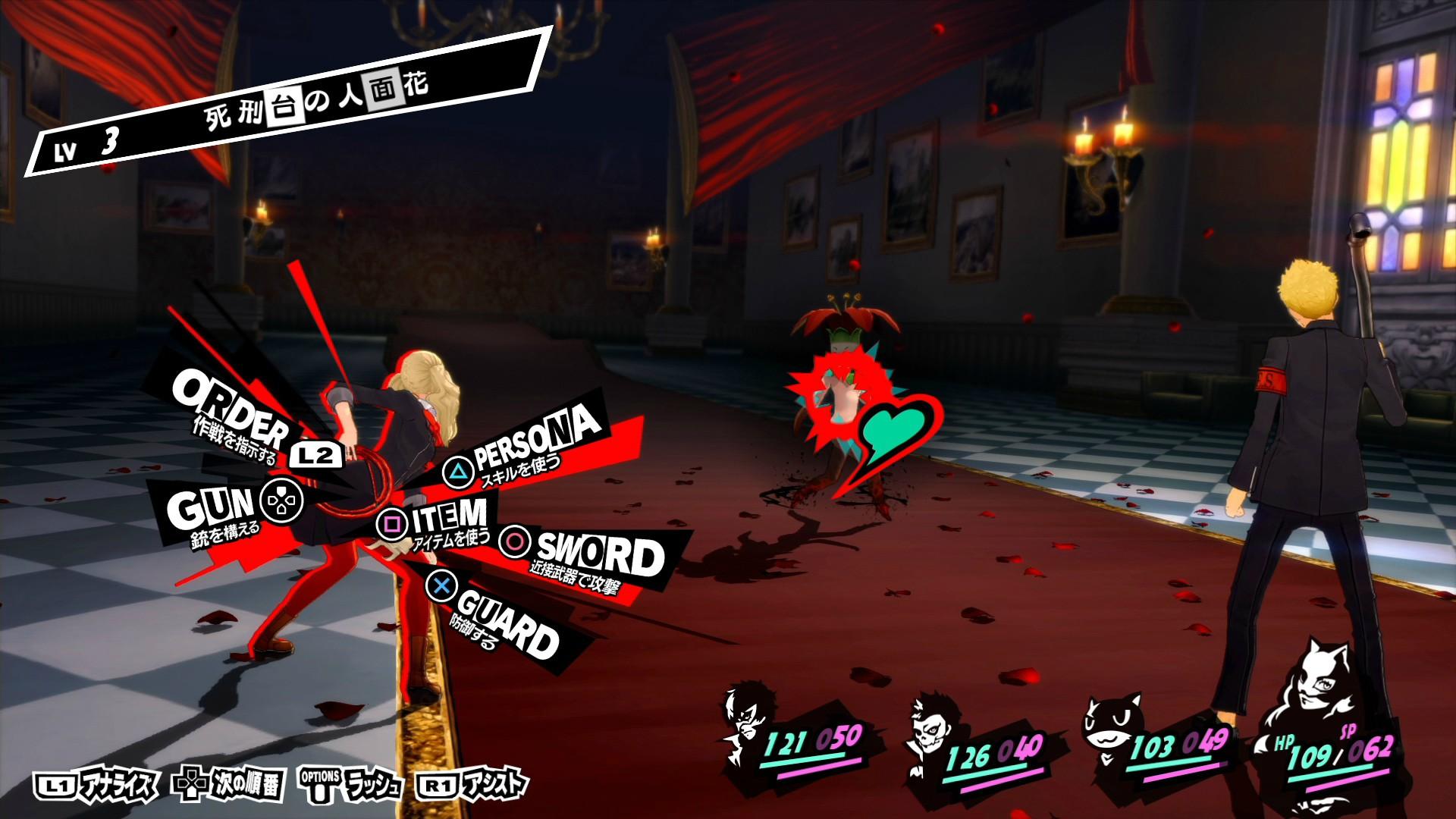
Task: Select the GUN command
Action: (212, 507)
